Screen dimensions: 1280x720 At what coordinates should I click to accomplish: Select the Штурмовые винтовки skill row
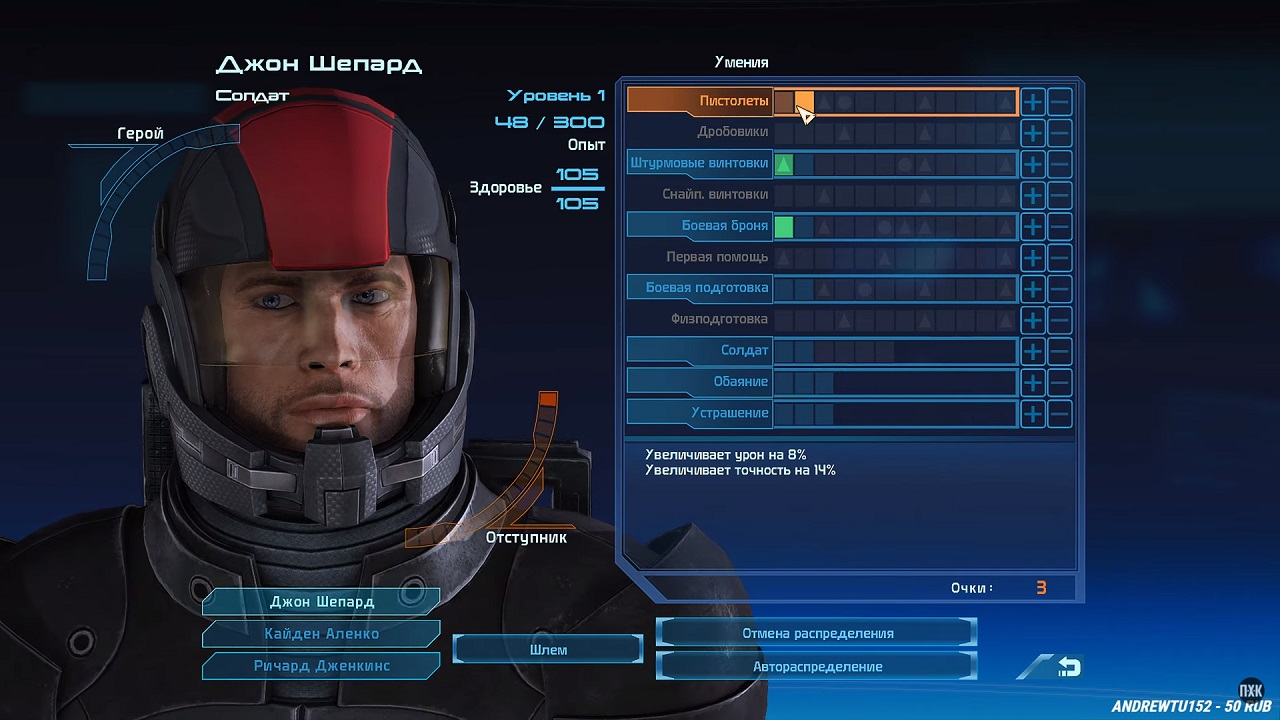tap(700, 163)
